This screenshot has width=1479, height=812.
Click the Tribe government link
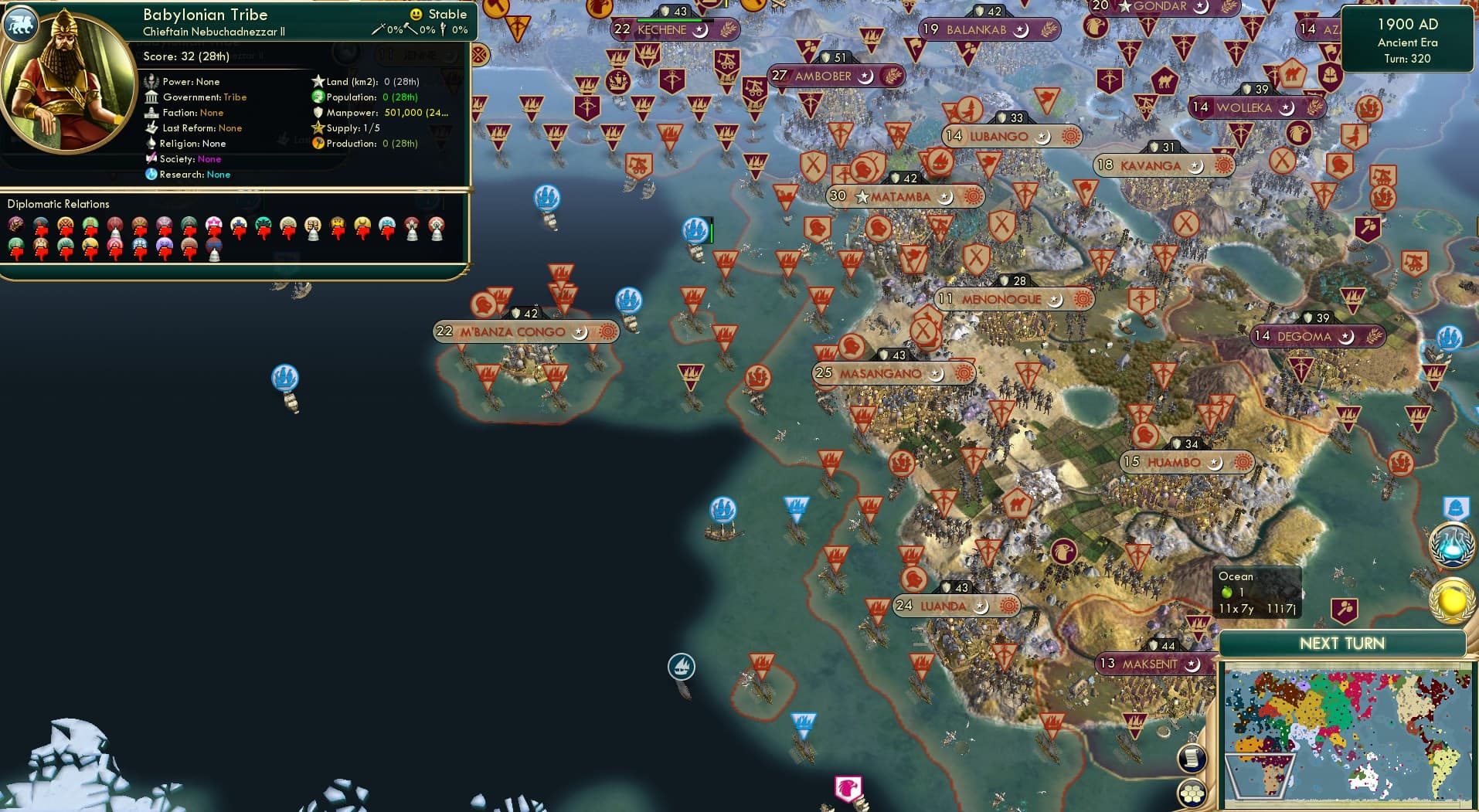(x=236, y=97)
